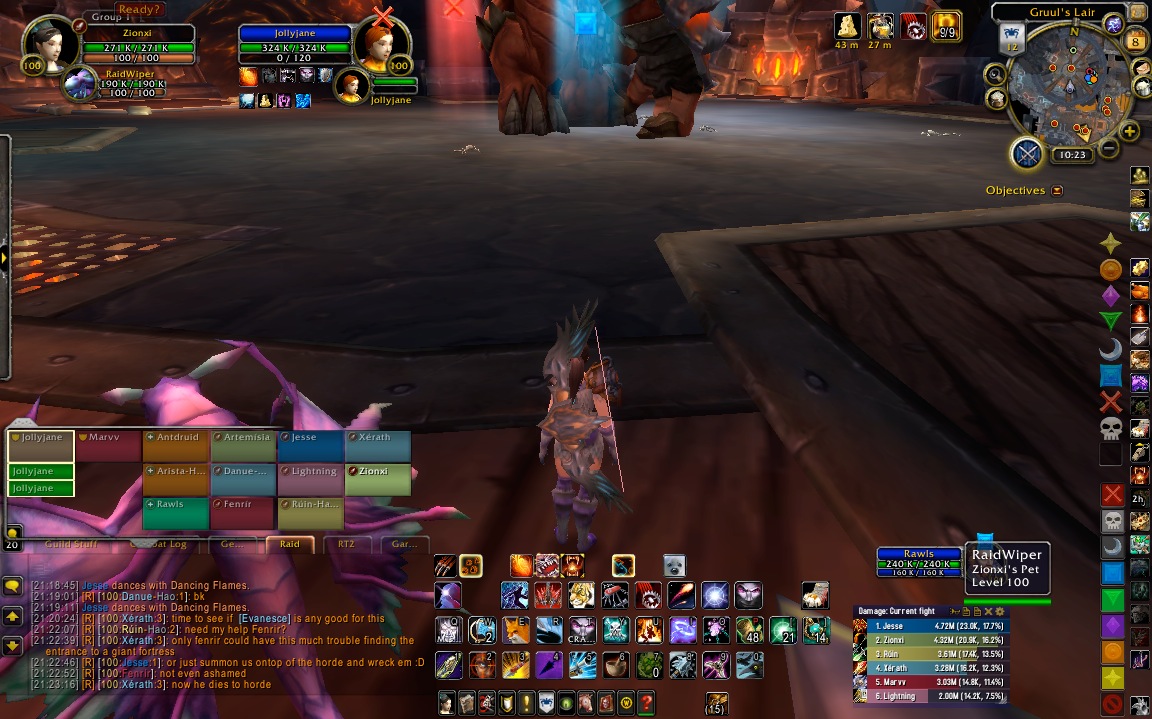The width and height of the screenshot is (1152, 719).
Task: Use the skull and crossbones ability
Action: tap(615, 630)
